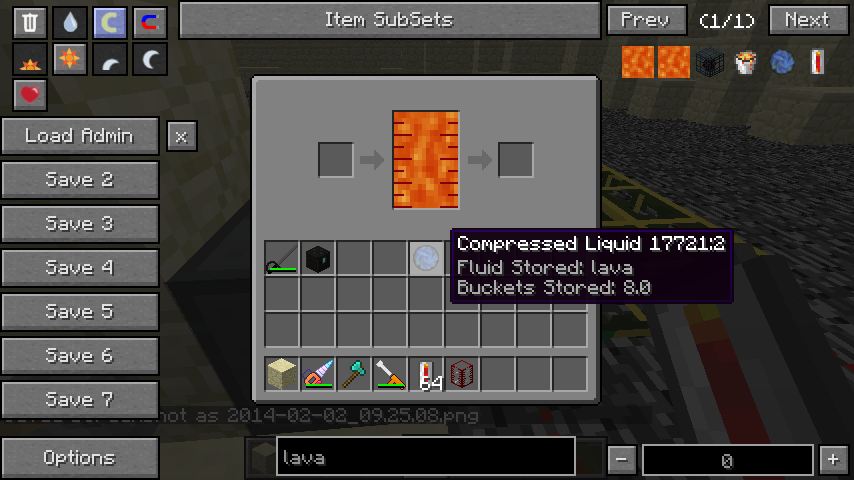Decrease item quantity with the minus button

(x=622, y=460)
